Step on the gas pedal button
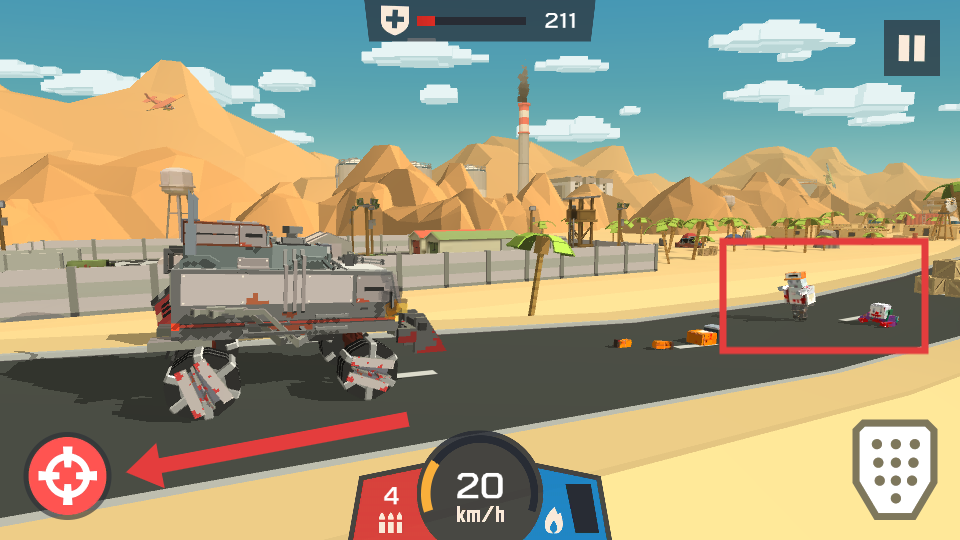This screenshot has height=540, width=960. click(x=894, y=468)
